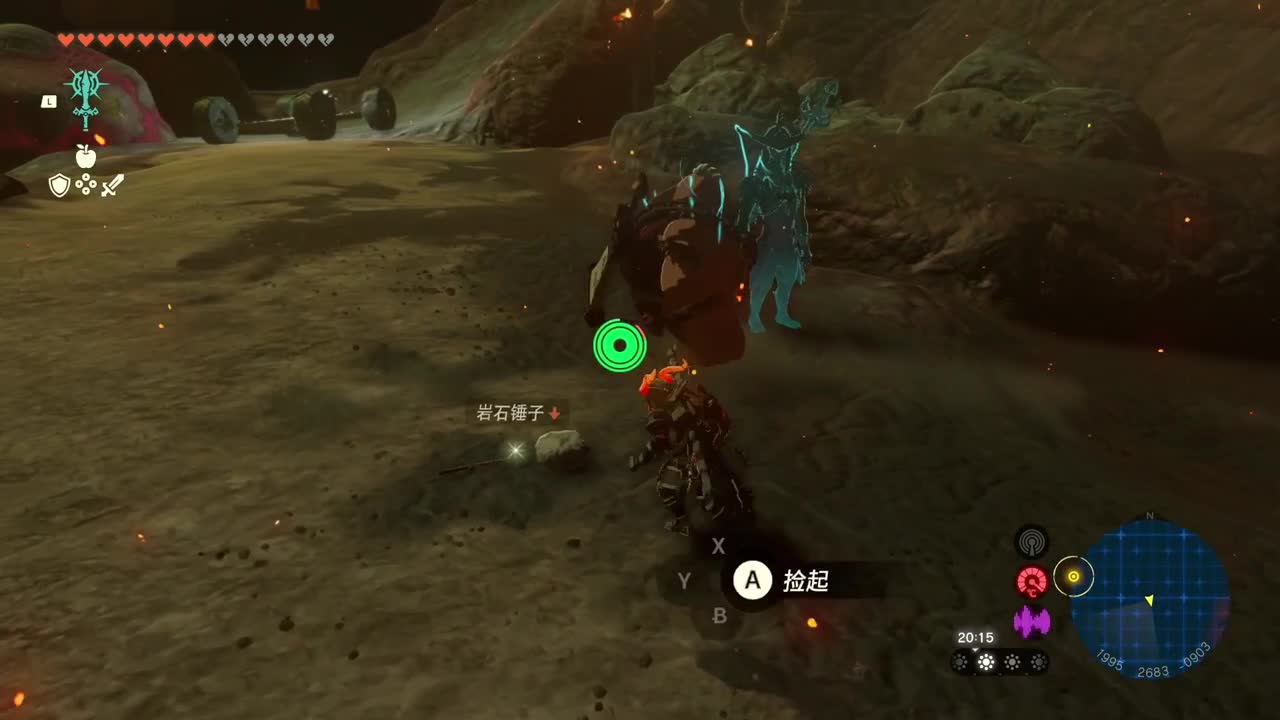Expand the triangle above the day cycle bar
The image size is (1280, 720).
(x=975, y=650)
